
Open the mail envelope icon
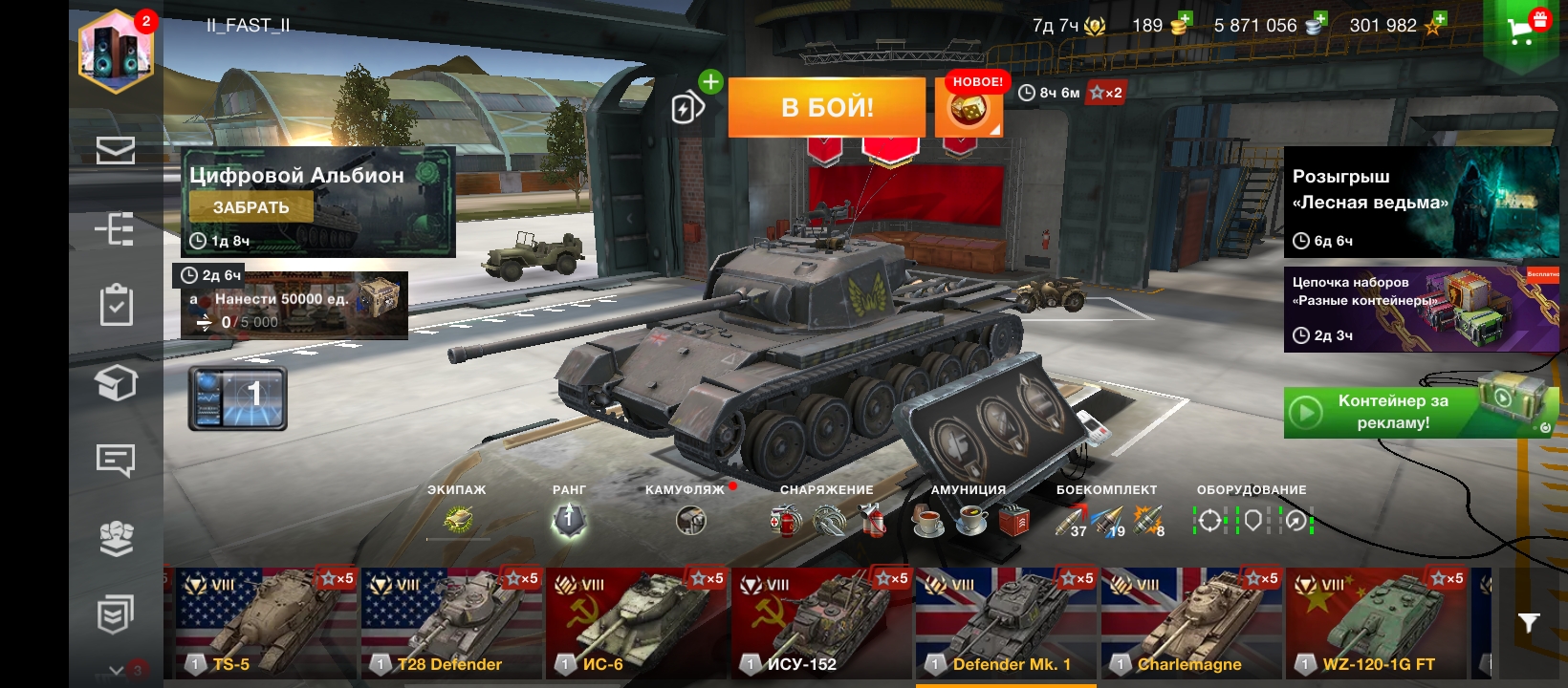(116, 150)
